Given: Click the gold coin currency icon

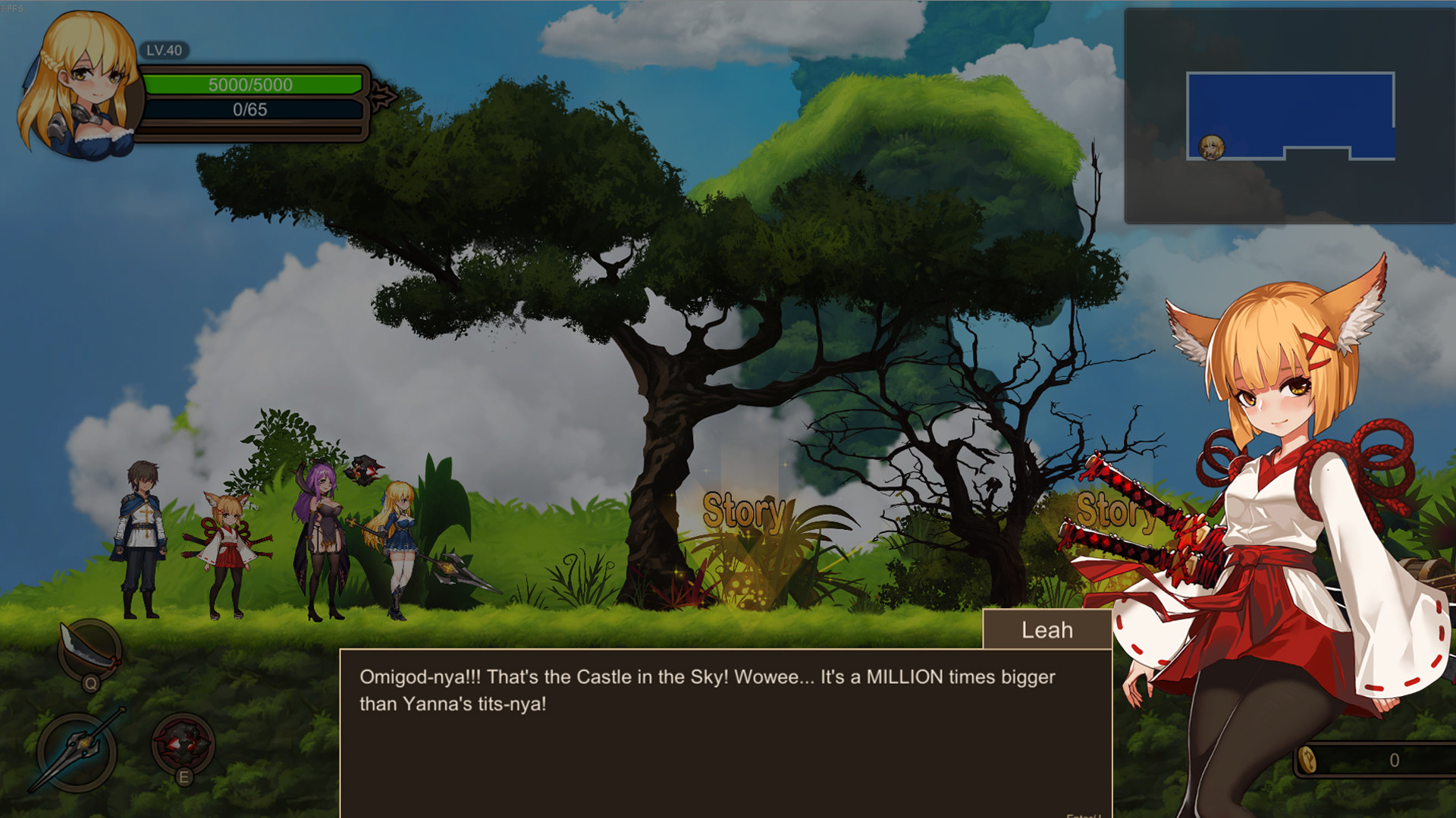Looking at the screenshot, I should 1307,760.
